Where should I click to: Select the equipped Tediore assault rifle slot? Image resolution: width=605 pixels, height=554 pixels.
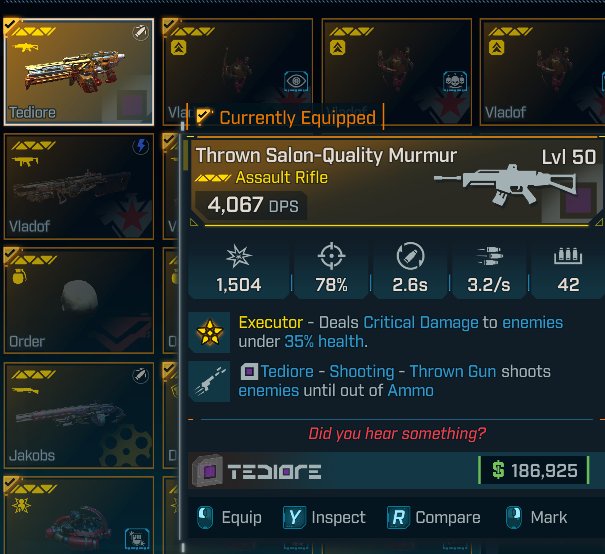(79, 71)
